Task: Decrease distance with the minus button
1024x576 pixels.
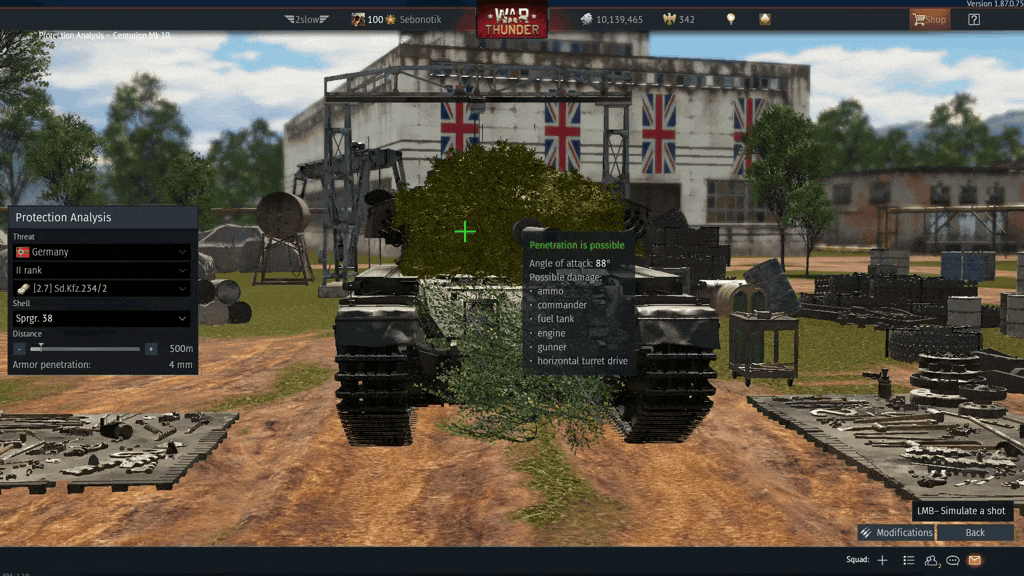Action: 19,349
